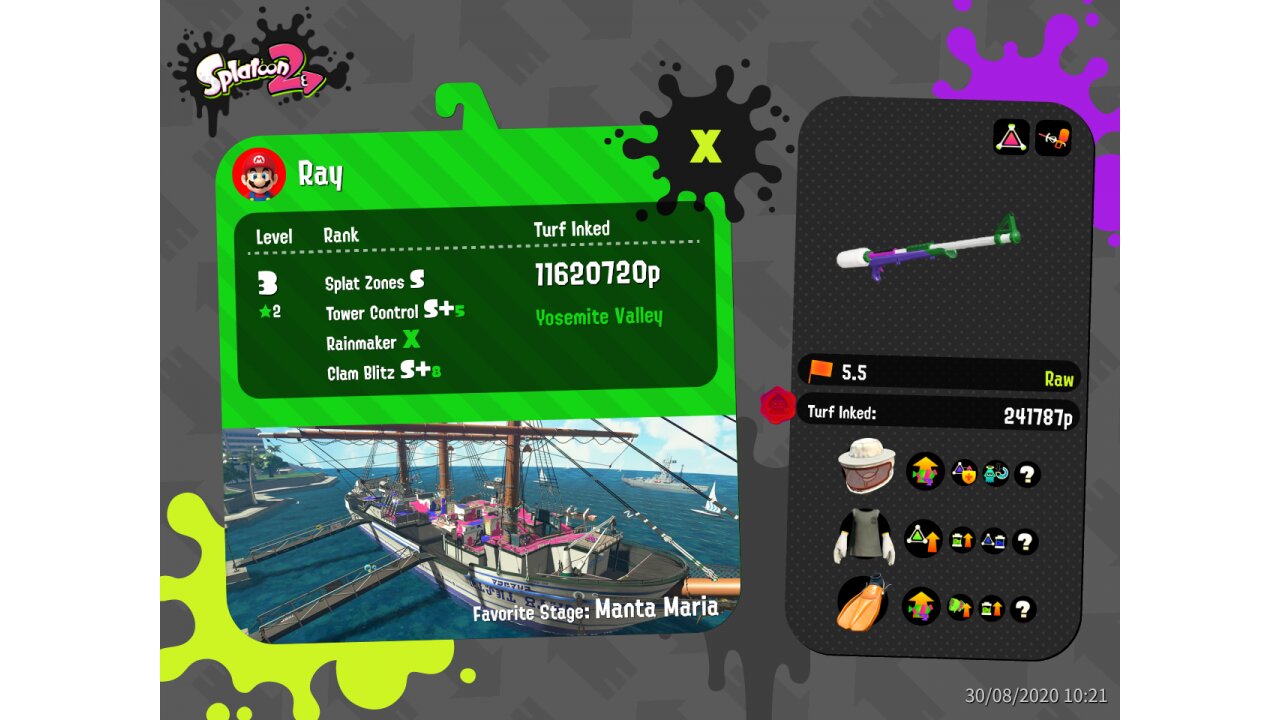
Task: Select the Splat Bomb sub weapon icon
Action: (x=1011, y=137)
